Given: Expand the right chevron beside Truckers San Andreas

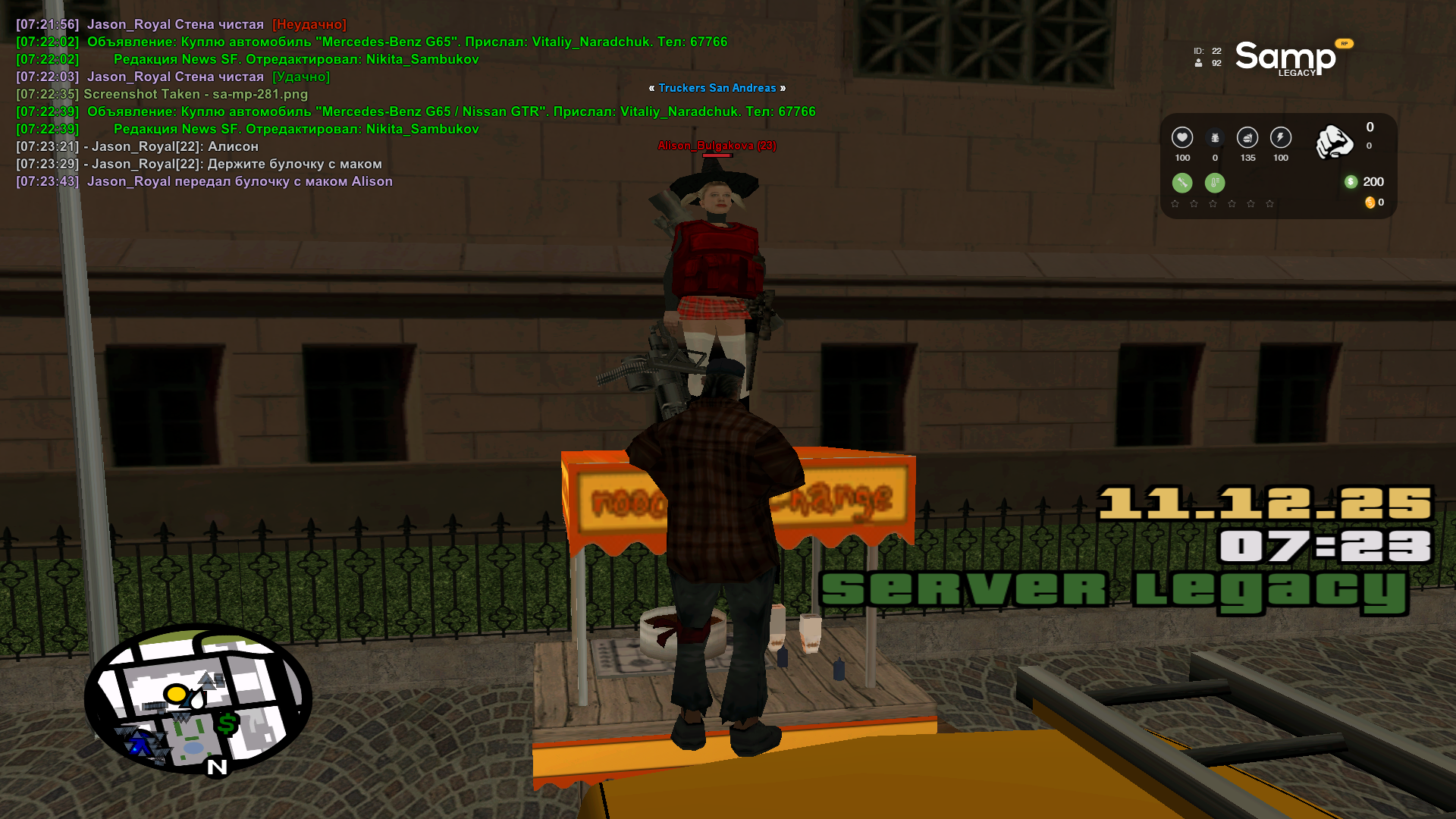Looking at the screenshot, I should tap(784, 88).
